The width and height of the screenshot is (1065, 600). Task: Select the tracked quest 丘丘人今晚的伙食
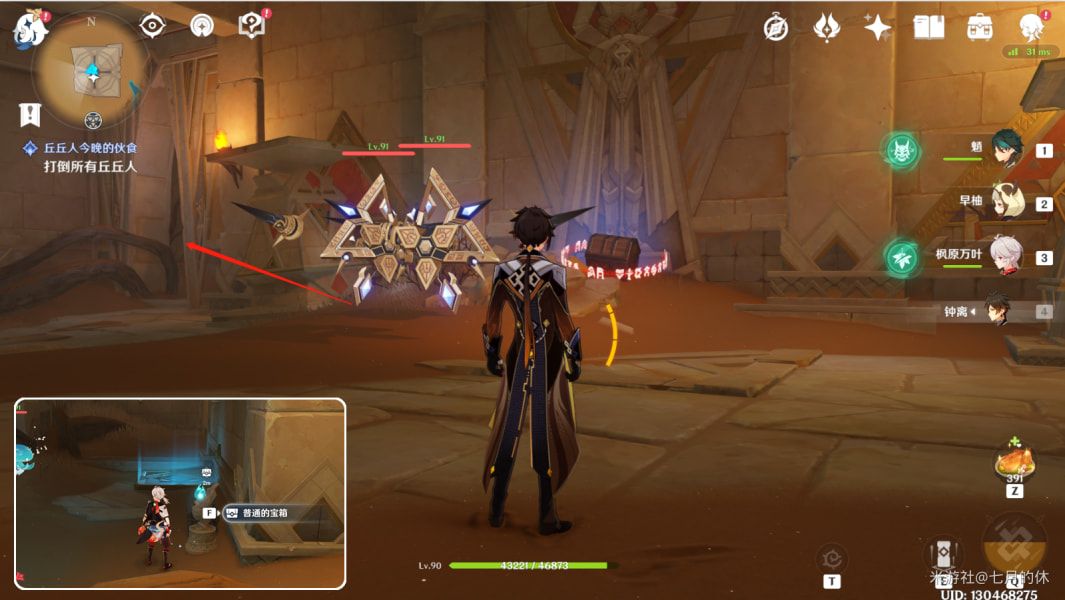pyautogui.click(x=89, y=148)
